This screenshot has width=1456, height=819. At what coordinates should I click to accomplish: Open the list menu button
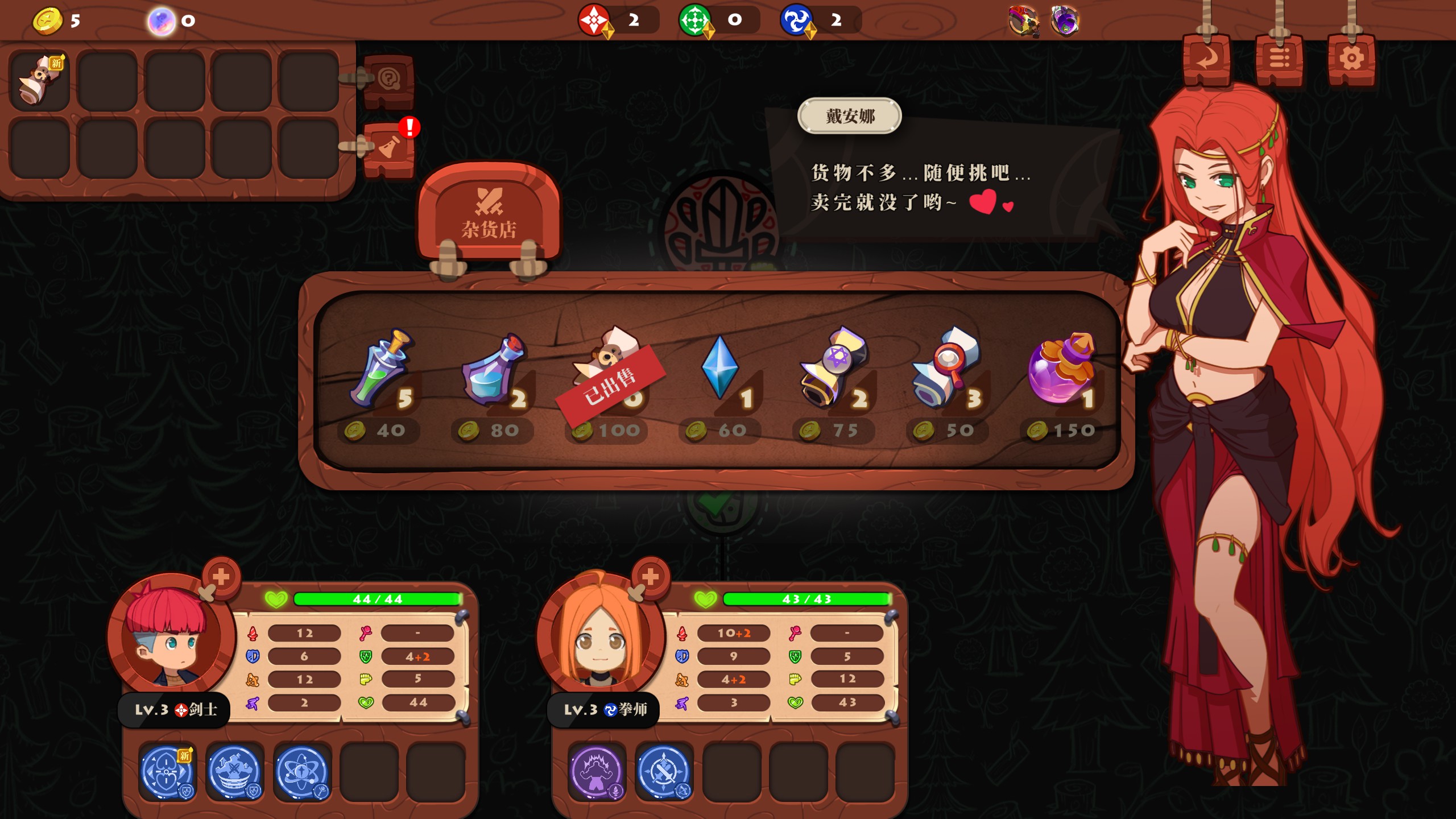pos(1279,60)
